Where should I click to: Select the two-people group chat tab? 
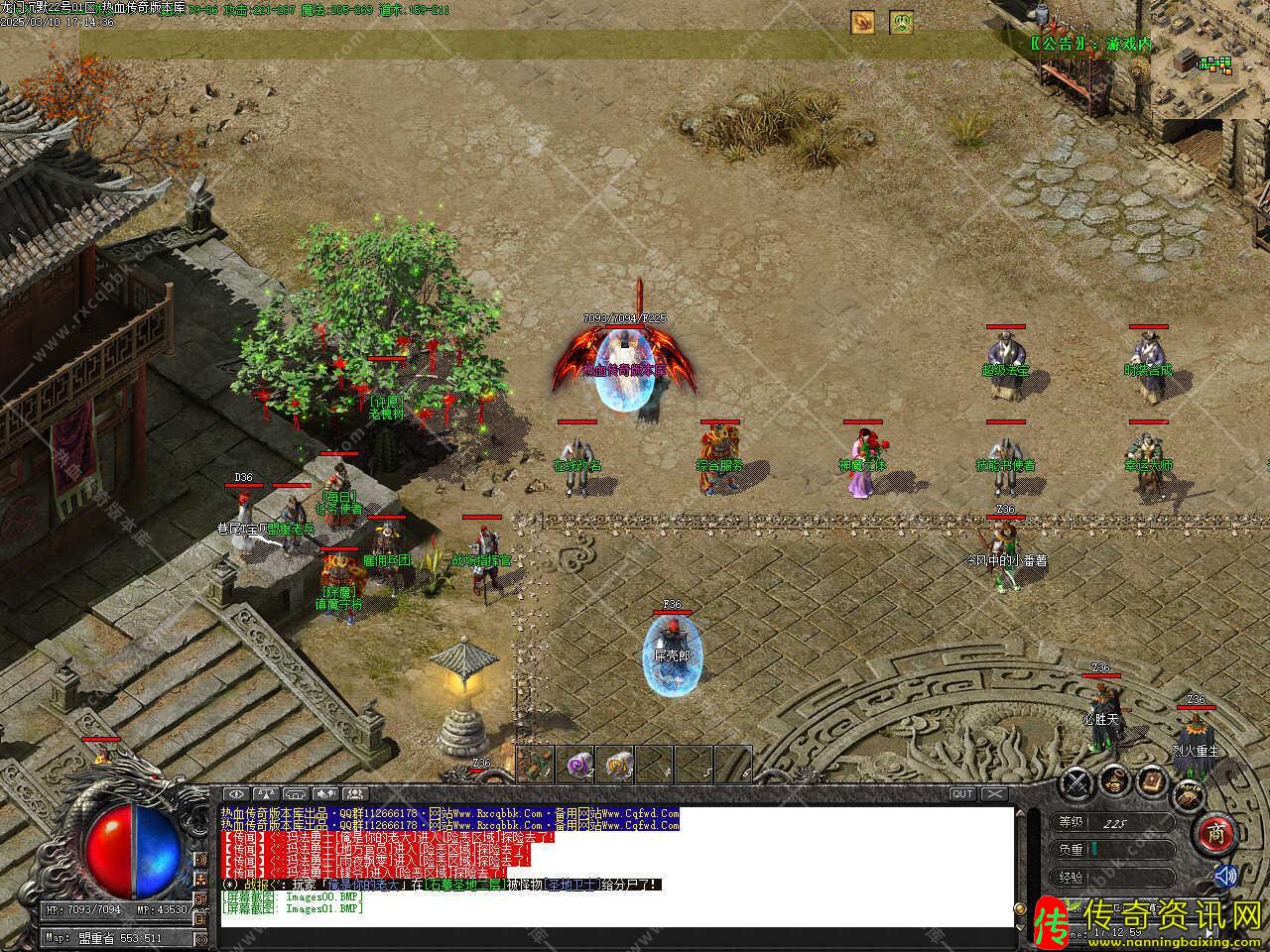click(x=354, y=793)
